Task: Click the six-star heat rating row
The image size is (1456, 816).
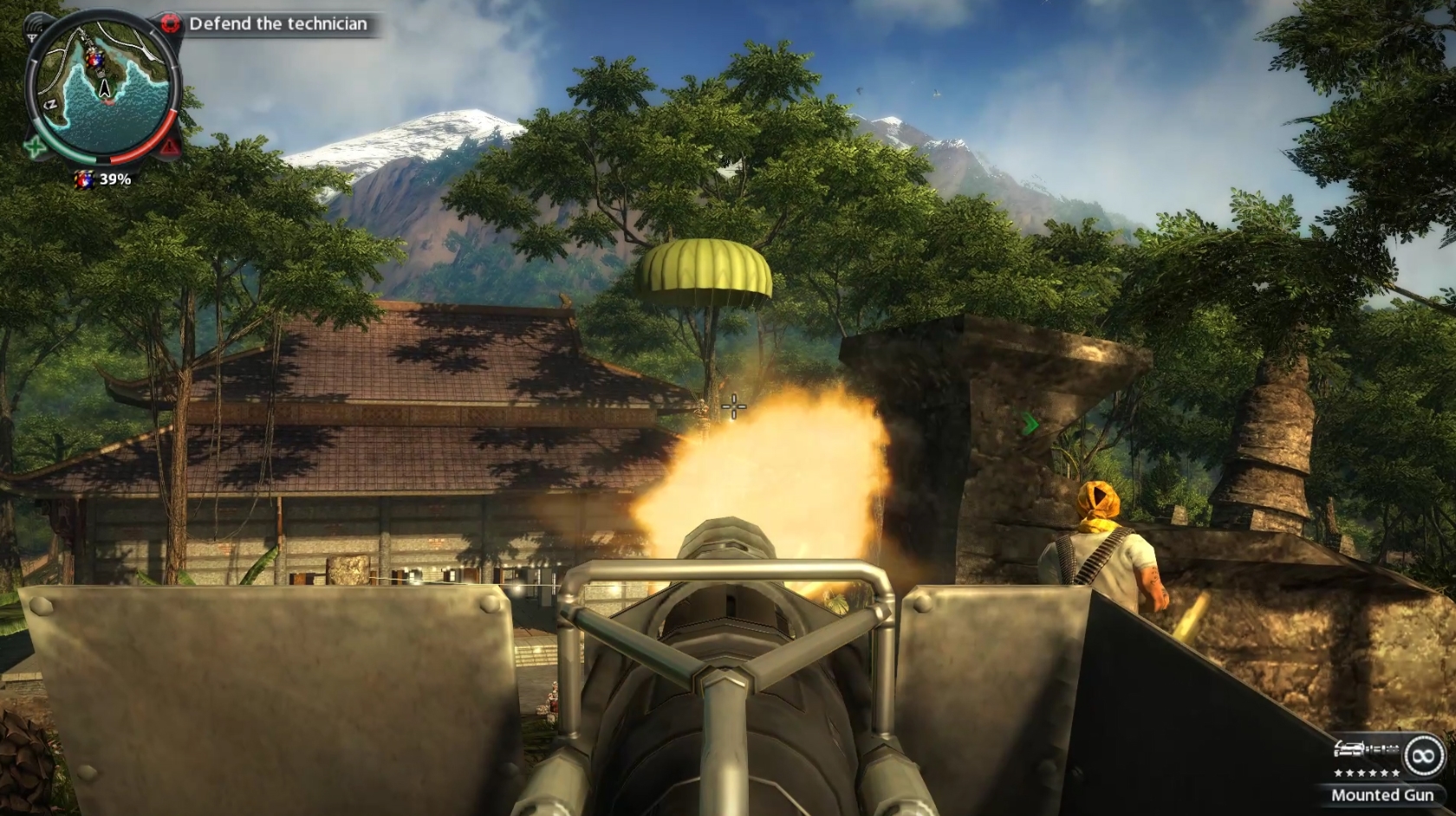Action: pyautogui.click(x=1367, y=774)
